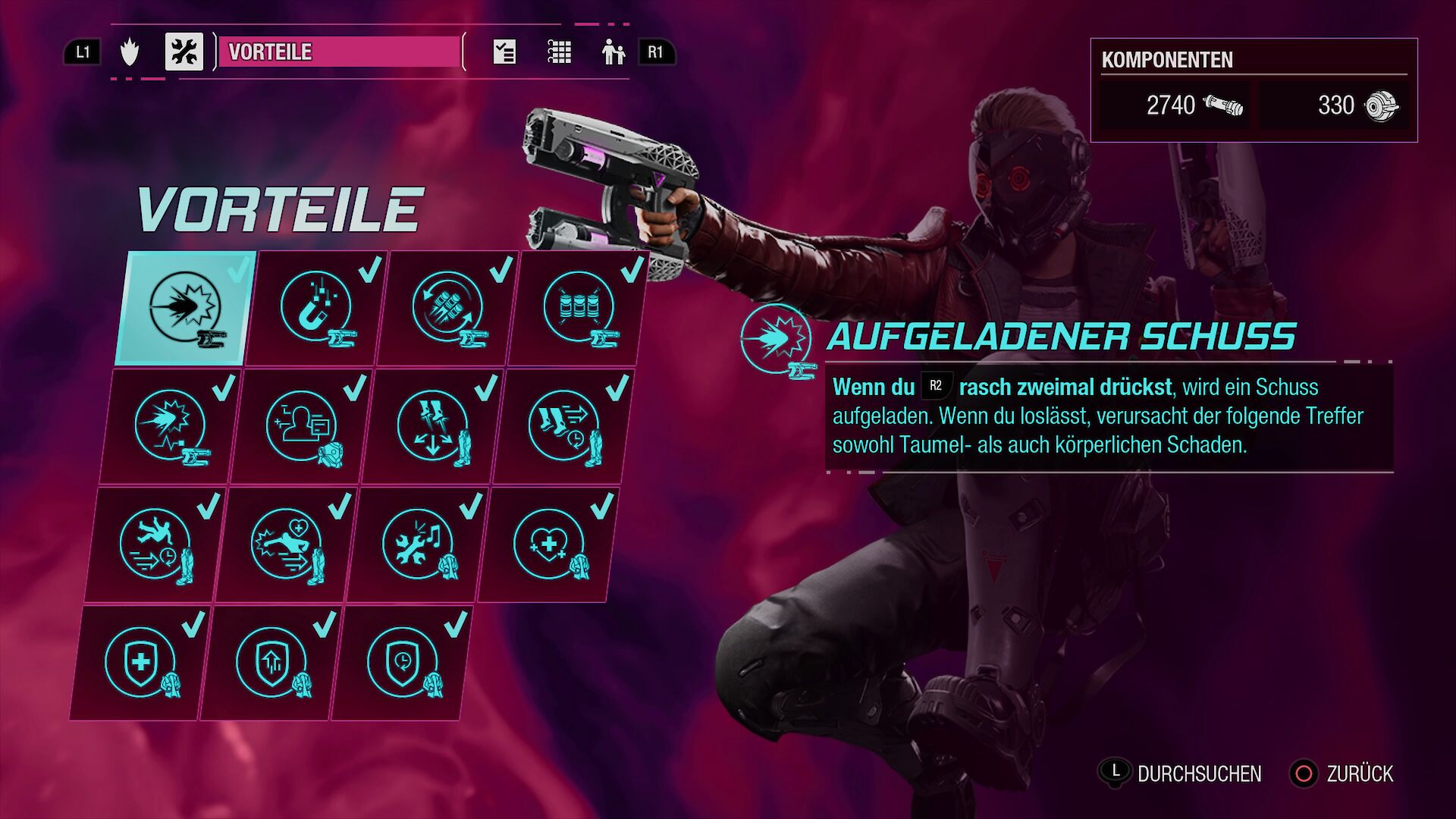This screenshot has width=1456, height=819.
Task: Switch to the two-figures icon tab
Action: click(613, 52)
